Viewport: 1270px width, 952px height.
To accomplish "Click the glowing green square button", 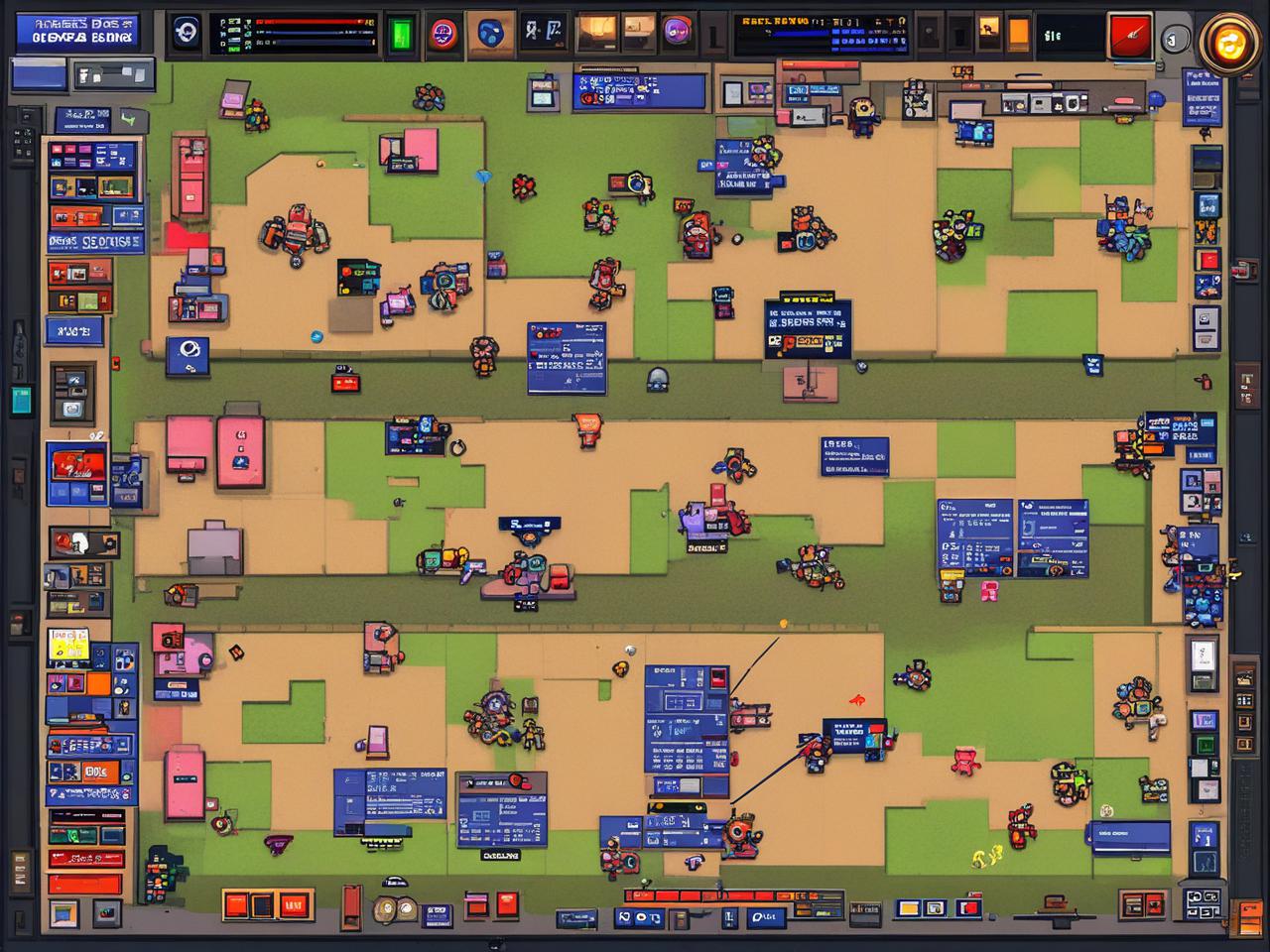I will coord(401,34).
